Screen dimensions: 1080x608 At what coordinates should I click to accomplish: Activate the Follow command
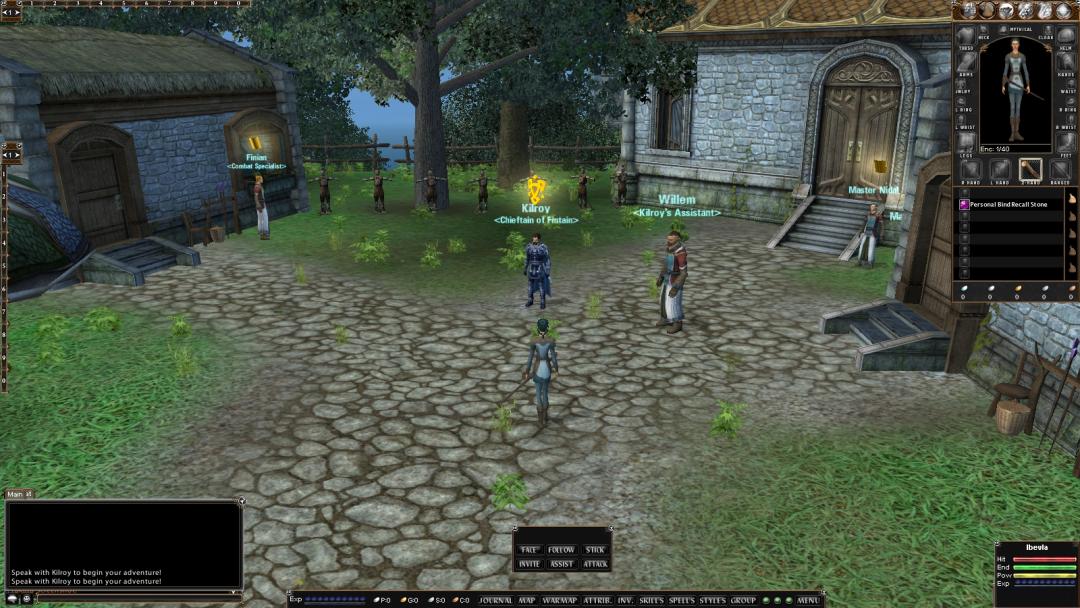(561, 550)
